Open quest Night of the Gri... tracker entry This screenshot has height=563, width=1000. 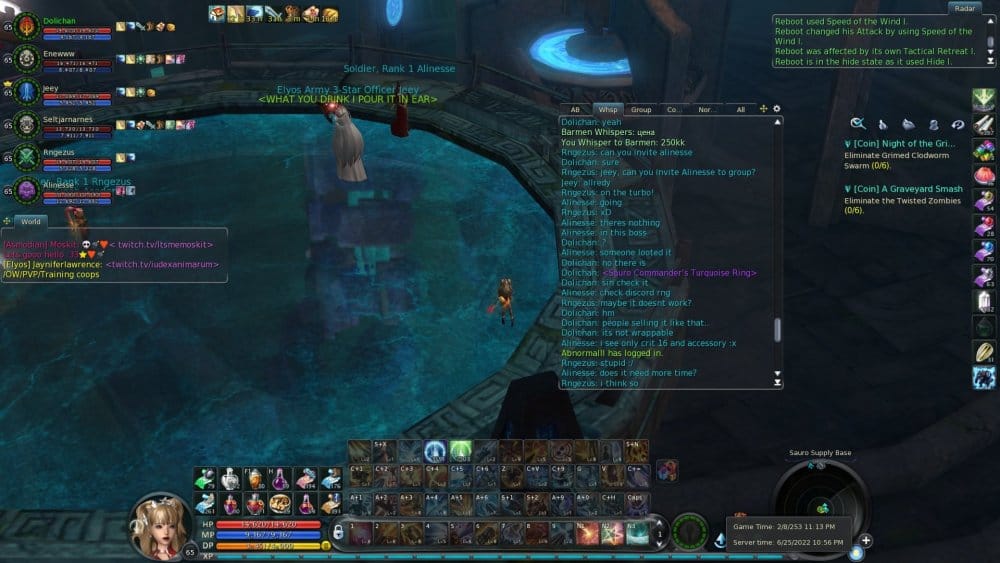pos(898,143)
